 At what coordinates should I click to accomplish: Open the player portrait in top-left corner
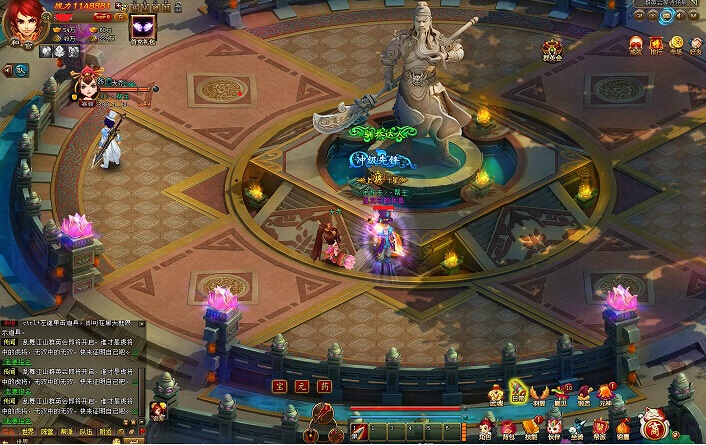click(22, 22)
